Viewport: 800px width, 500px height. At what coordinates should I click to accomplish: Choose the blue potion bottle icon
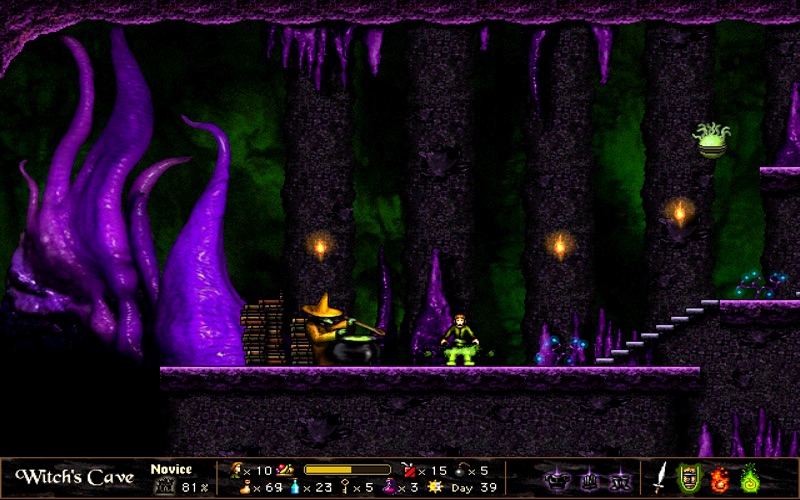click(295, 487)
